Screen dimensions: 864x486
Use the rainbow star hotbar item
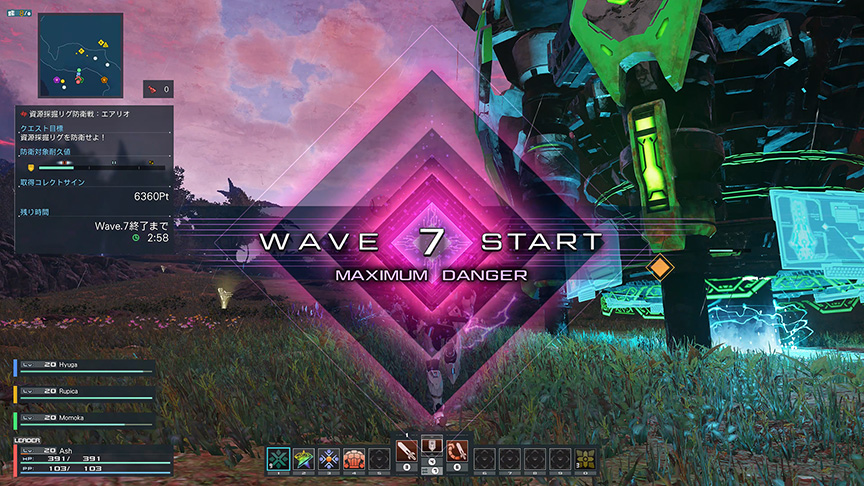point(304,459)
